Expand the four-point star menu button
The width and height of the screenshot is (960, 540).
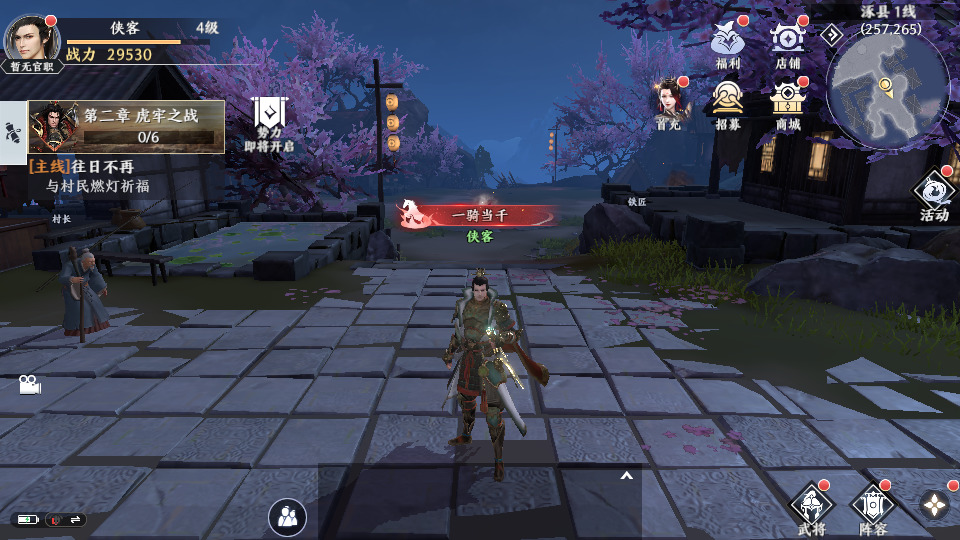pos(935,505)
